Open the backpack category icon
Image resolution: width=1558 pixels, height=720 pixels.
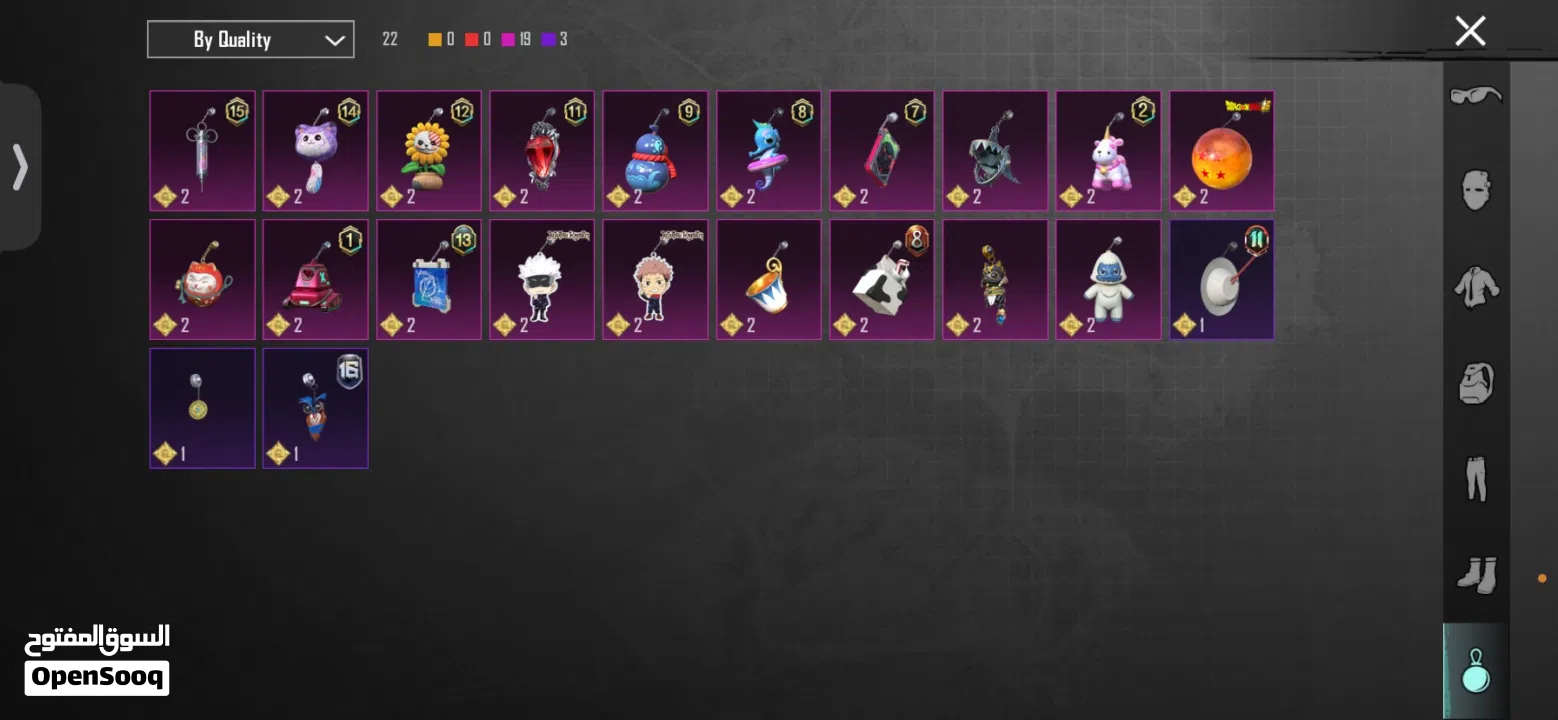(x=1474, y=384)
